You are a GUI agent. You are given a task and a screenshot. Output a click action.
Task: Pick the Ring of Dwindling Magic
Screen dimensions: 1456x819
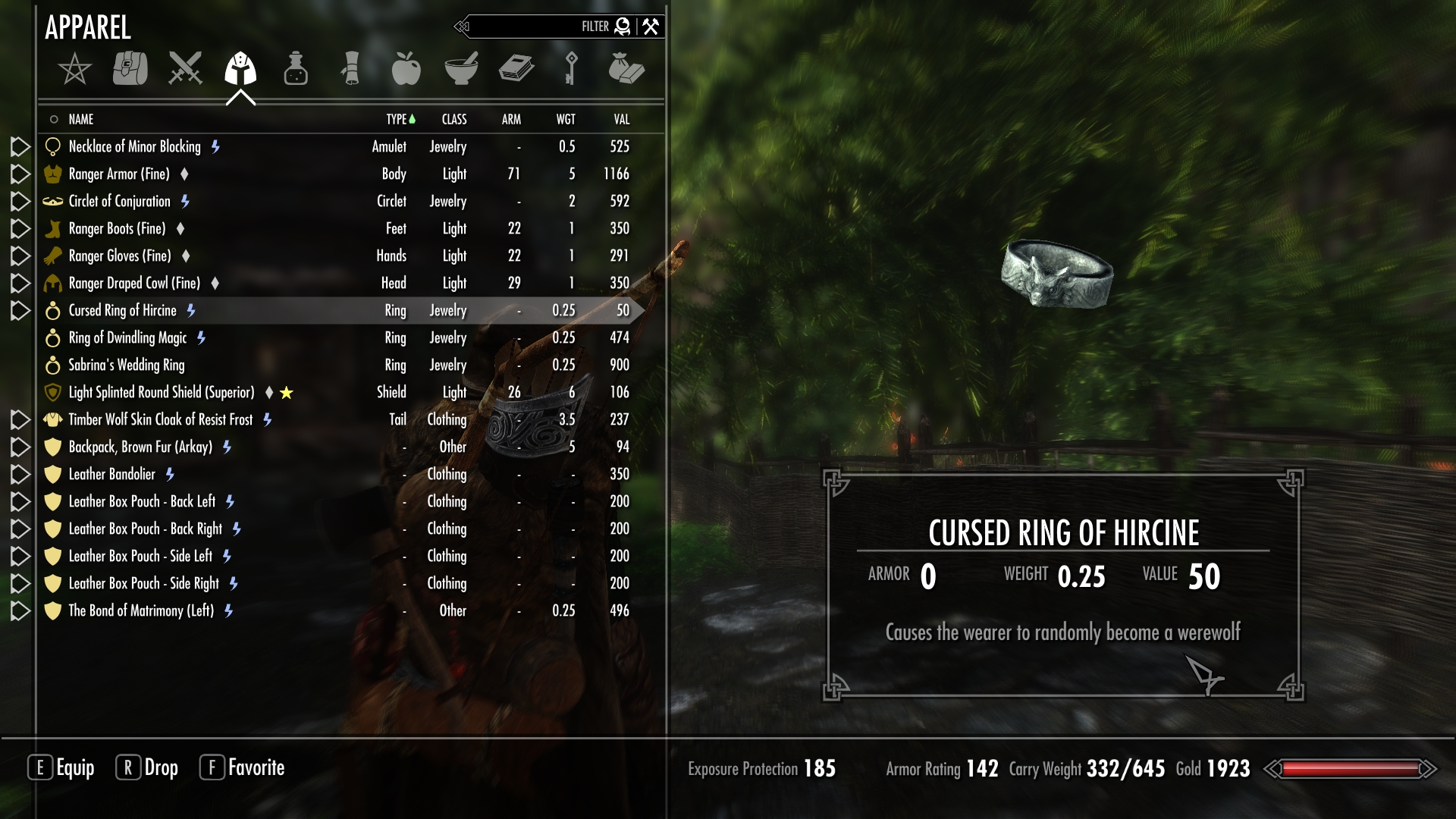(127, 337)
